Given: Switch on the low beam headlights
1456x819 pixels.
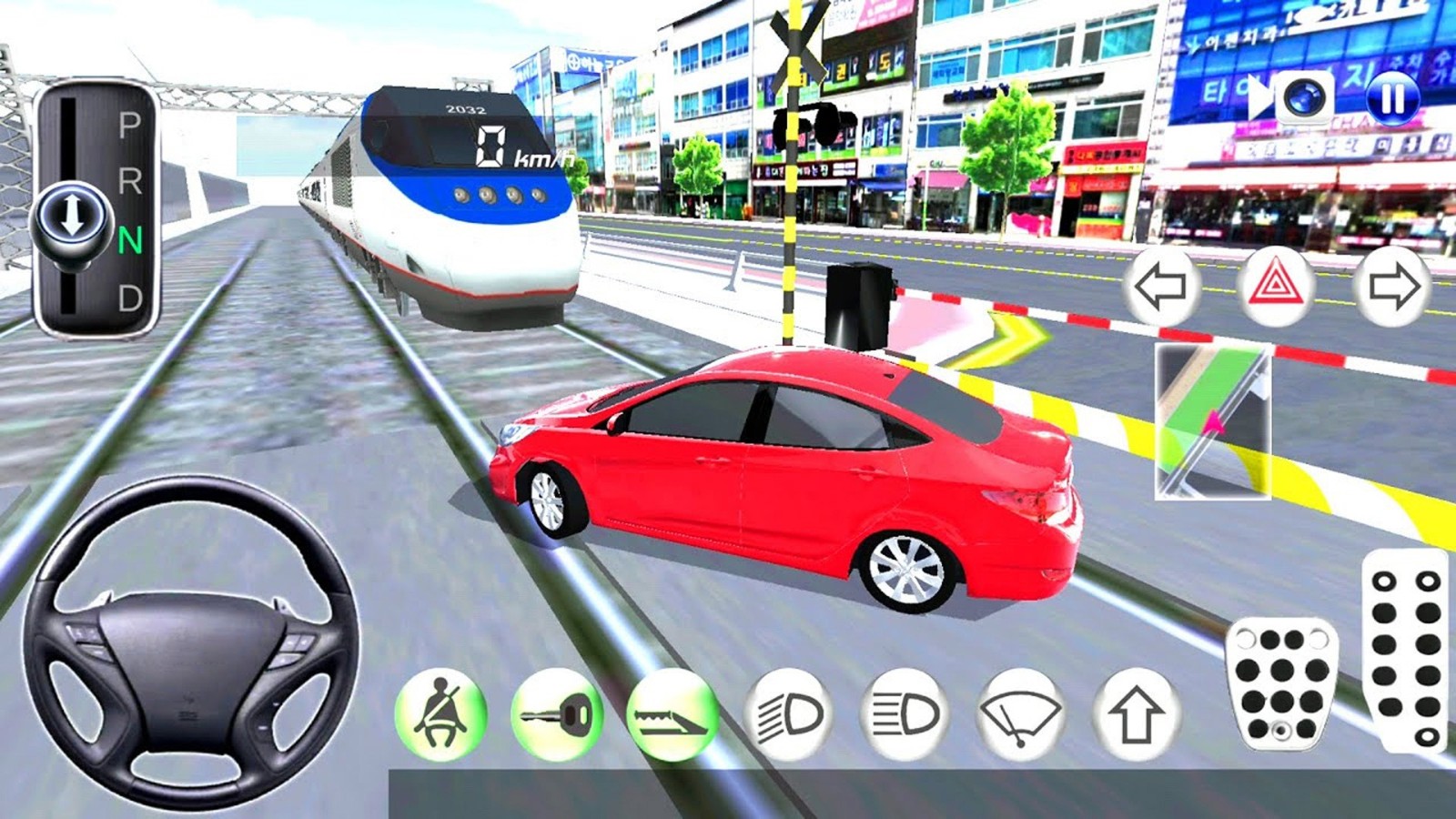Looking at the screenshot, I should pos(789,714).
